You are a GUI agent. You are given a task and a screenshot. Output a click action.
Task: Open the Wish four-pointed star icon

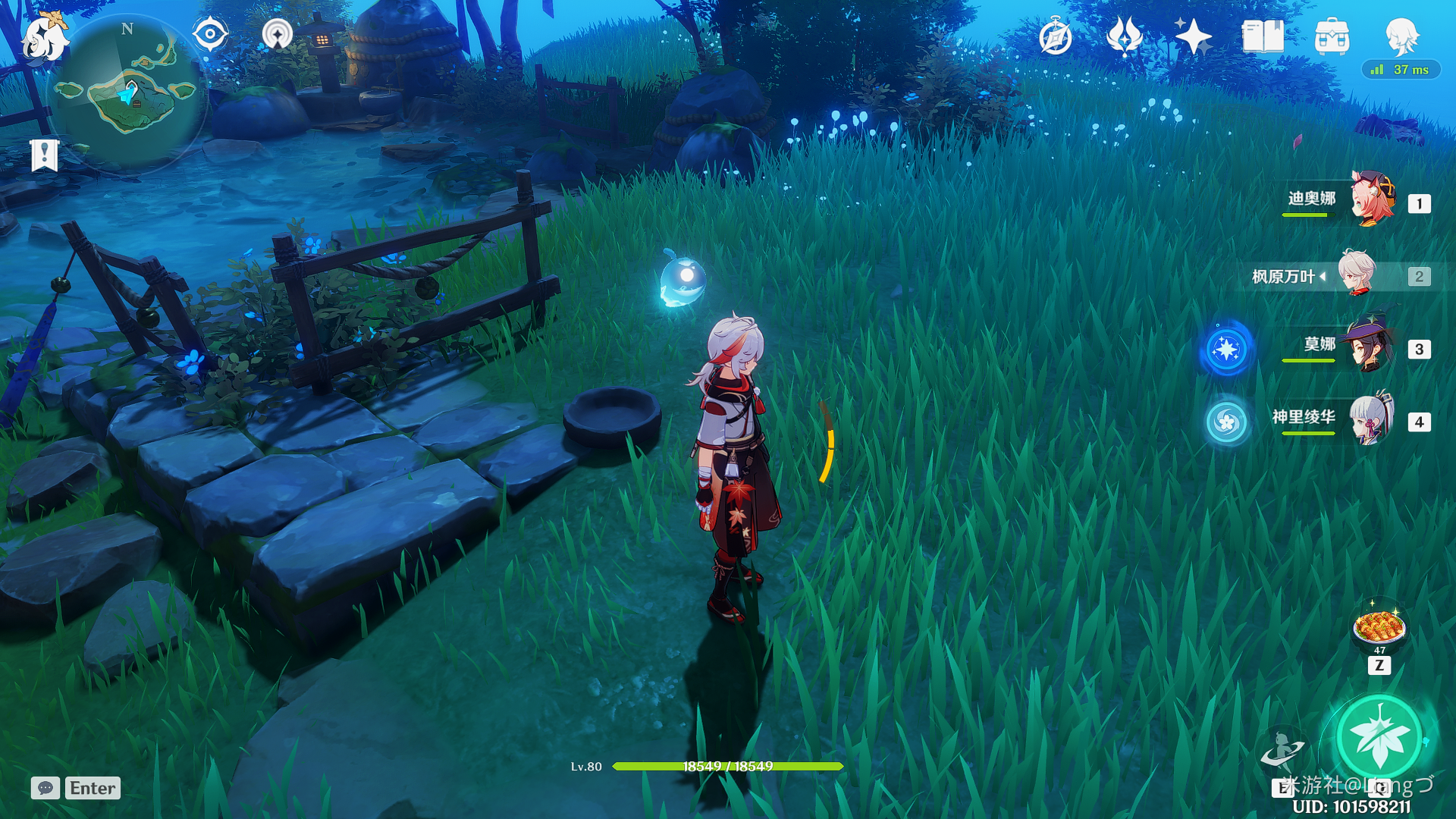(x=1193, y=36)
